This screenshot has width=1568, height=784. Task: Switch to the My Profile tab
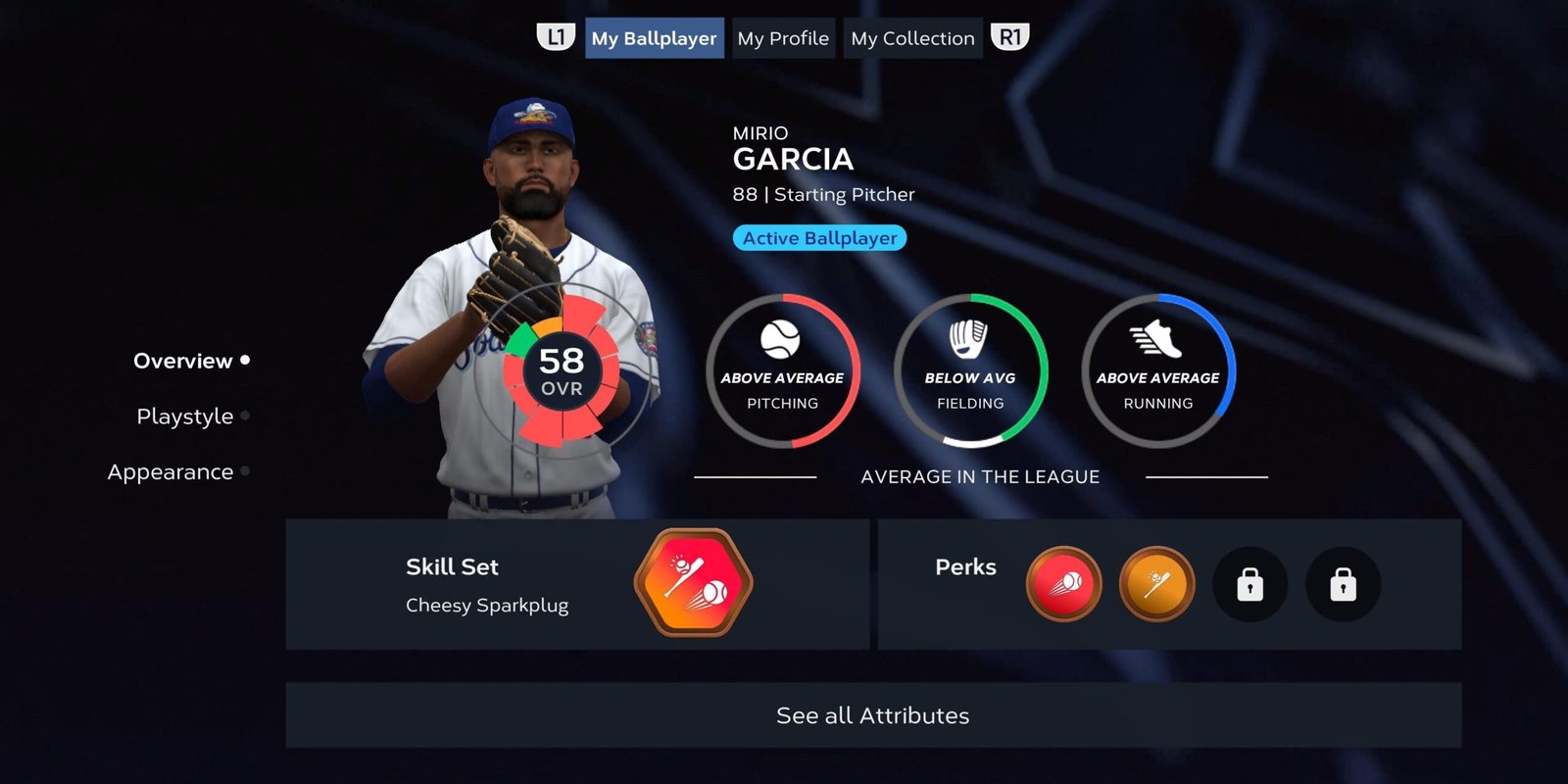coord(783,38)
